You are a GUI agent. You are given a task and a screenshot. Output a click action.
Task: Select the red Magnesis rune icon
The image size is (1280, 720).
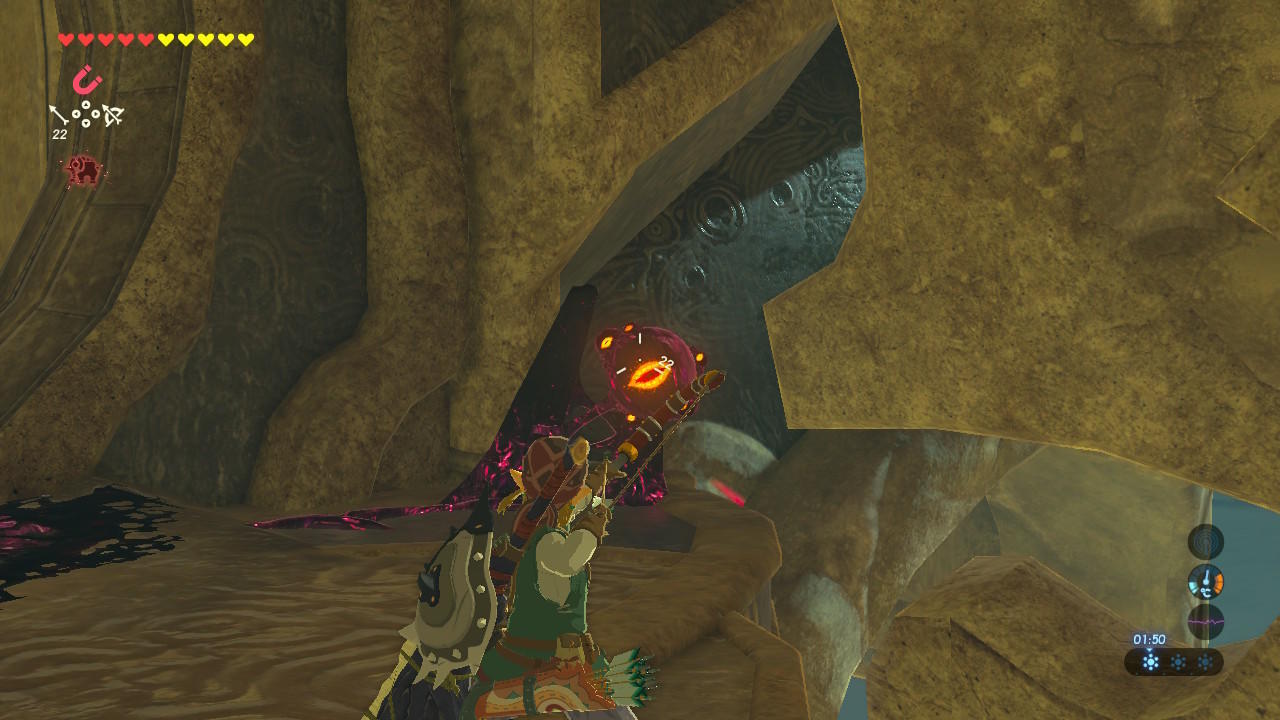(87, 79)
